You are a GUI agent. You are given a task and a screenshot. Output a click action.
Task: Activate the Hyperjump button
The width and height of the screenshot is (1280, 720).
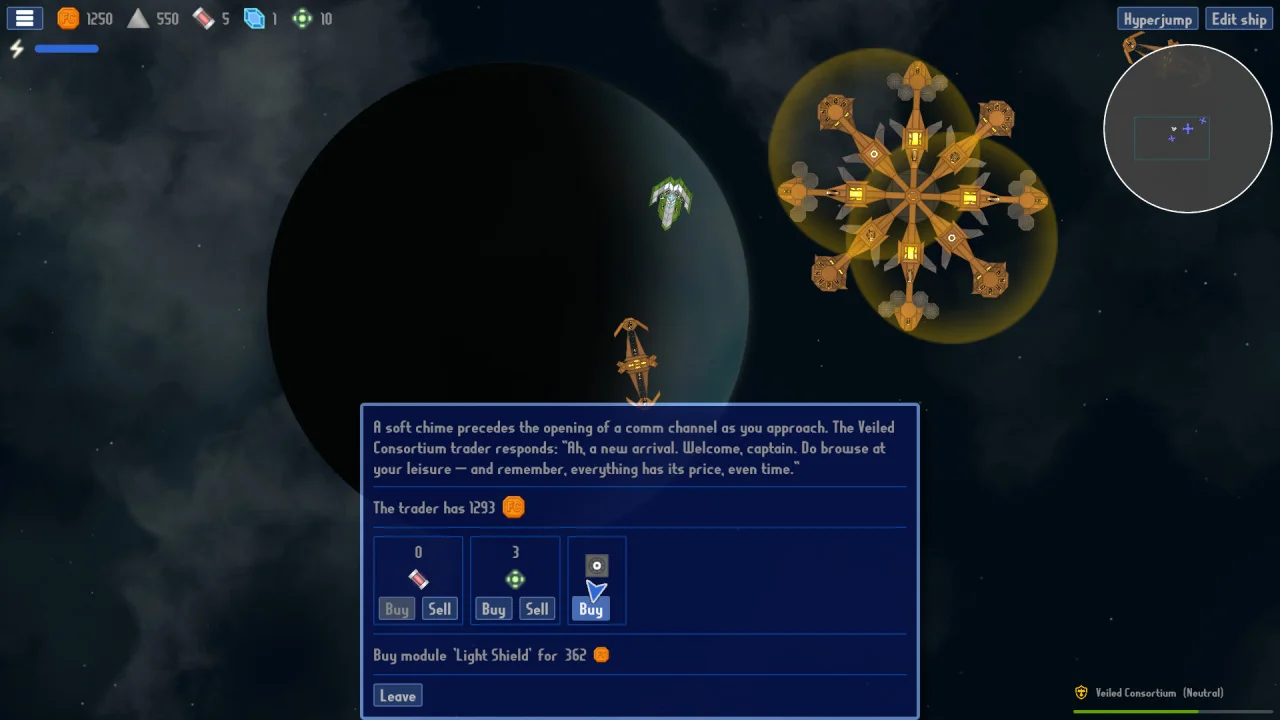[1157, 19]
